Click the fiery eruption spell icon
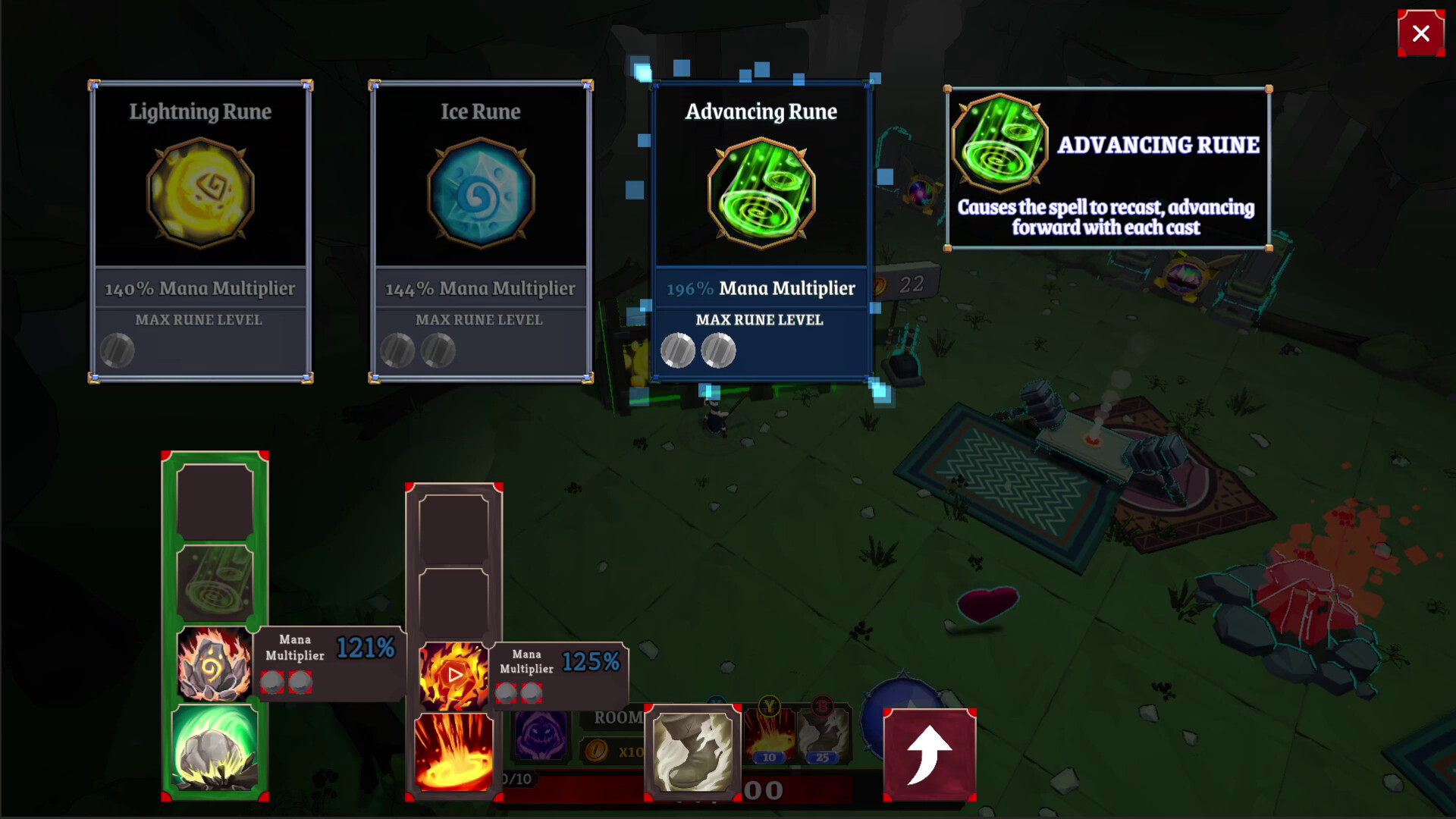 [x=453, y=751]
